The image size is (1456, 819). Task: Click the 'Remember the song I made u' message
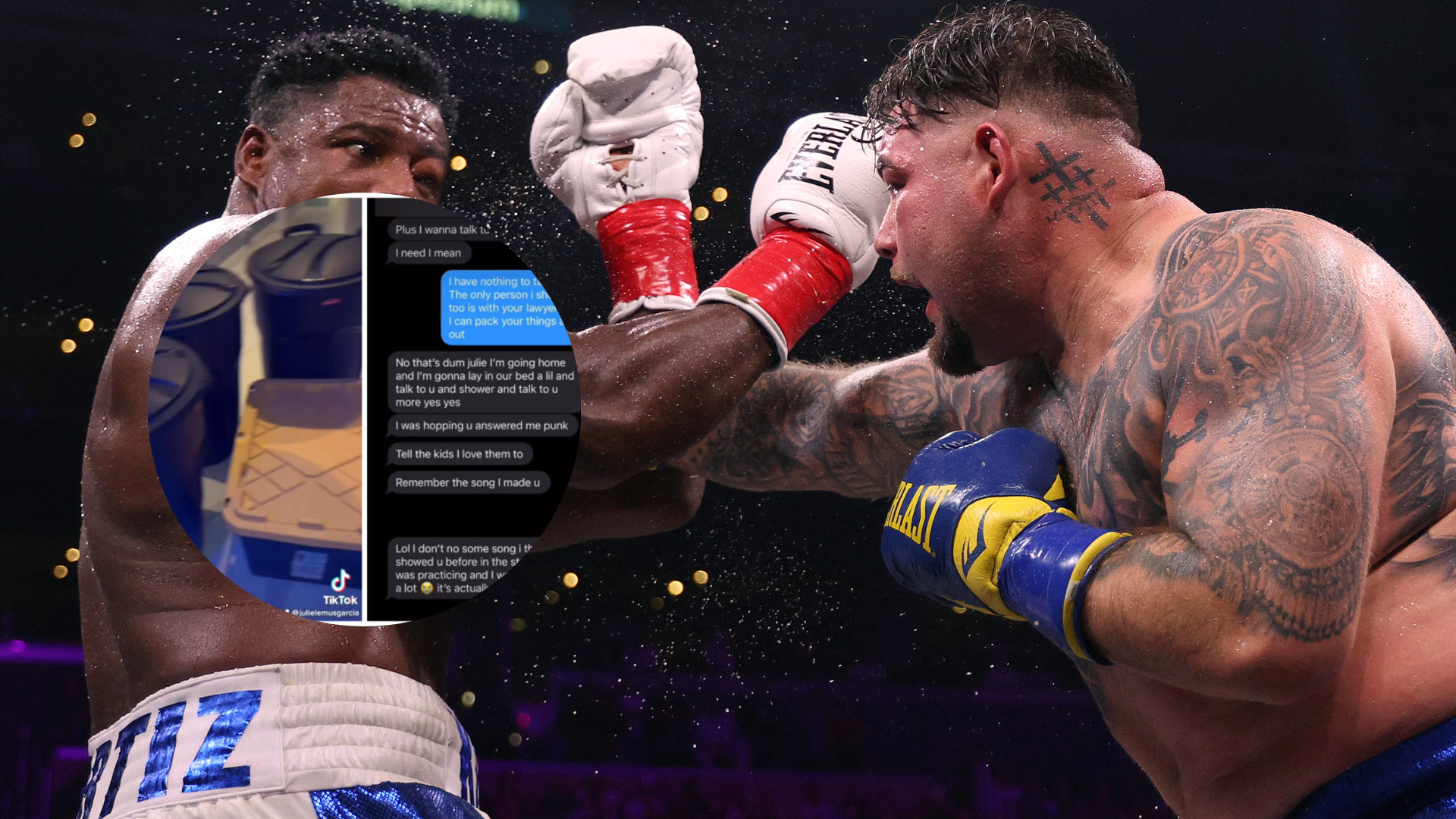click(x=469, y=482)
